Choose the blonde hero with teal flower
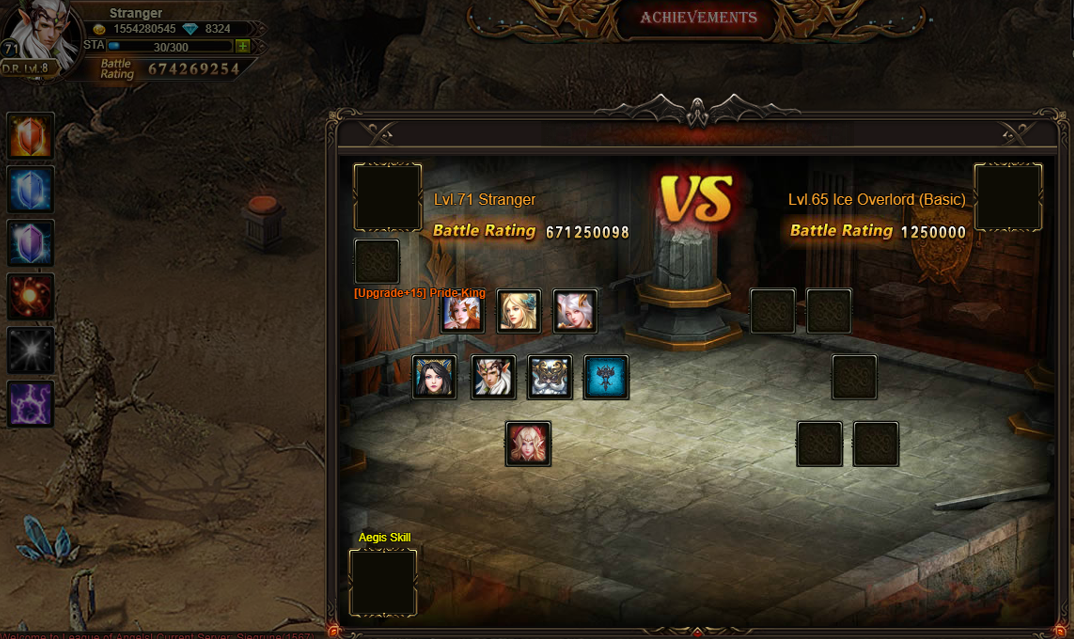This screenshot has height=639, width=1074. [519, 312]
